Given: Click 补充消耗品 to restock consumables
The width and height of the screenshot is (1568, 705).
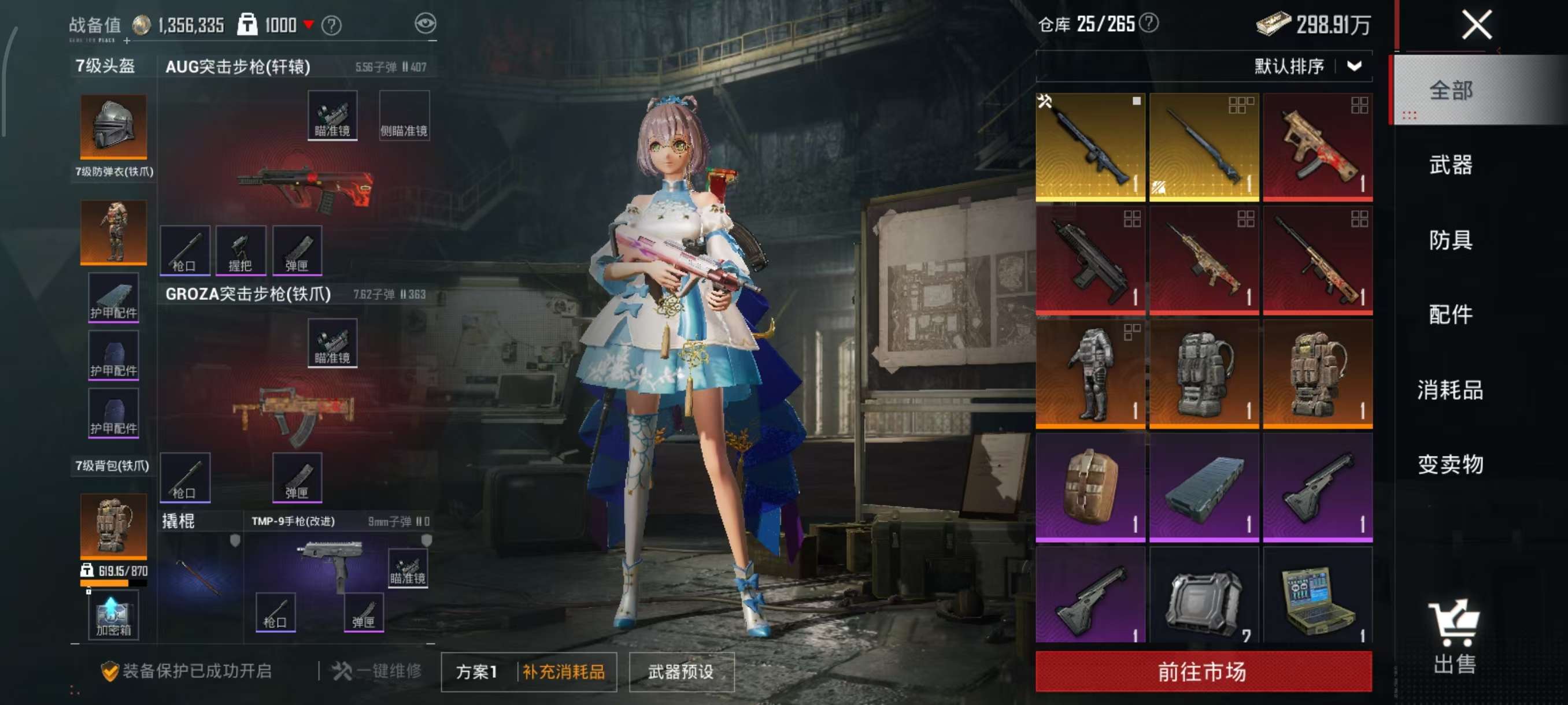Looking at the screenshot, I should (564, 671).
